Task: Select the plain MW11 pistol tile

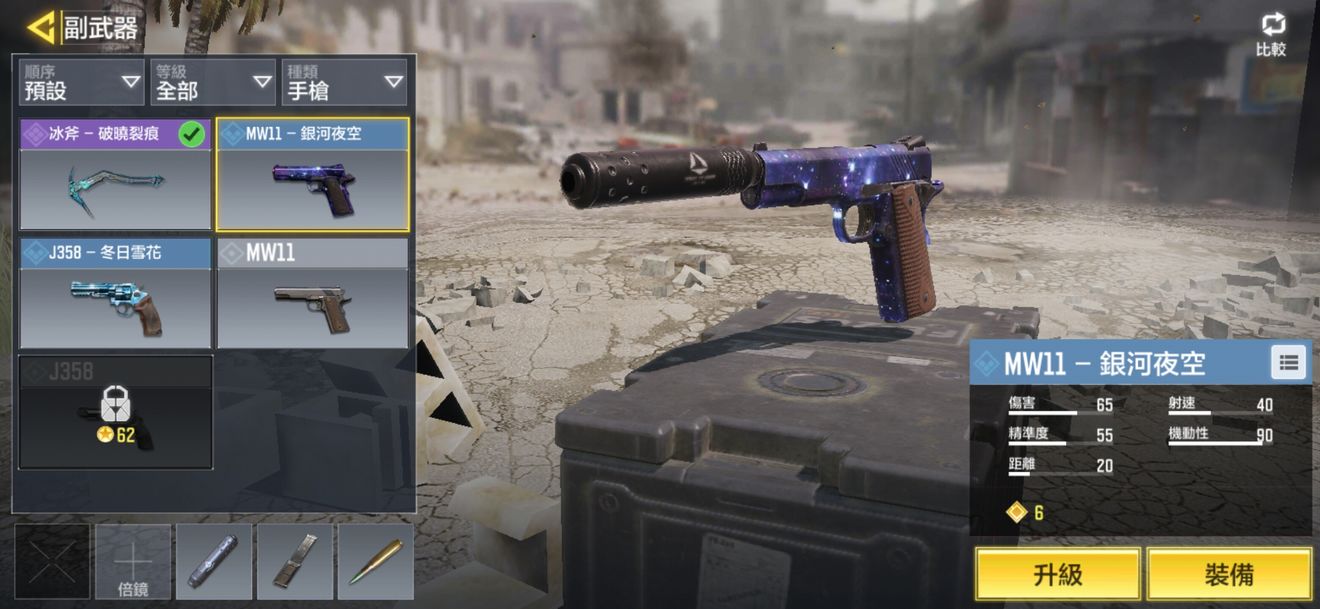Action: coord(313,293)
